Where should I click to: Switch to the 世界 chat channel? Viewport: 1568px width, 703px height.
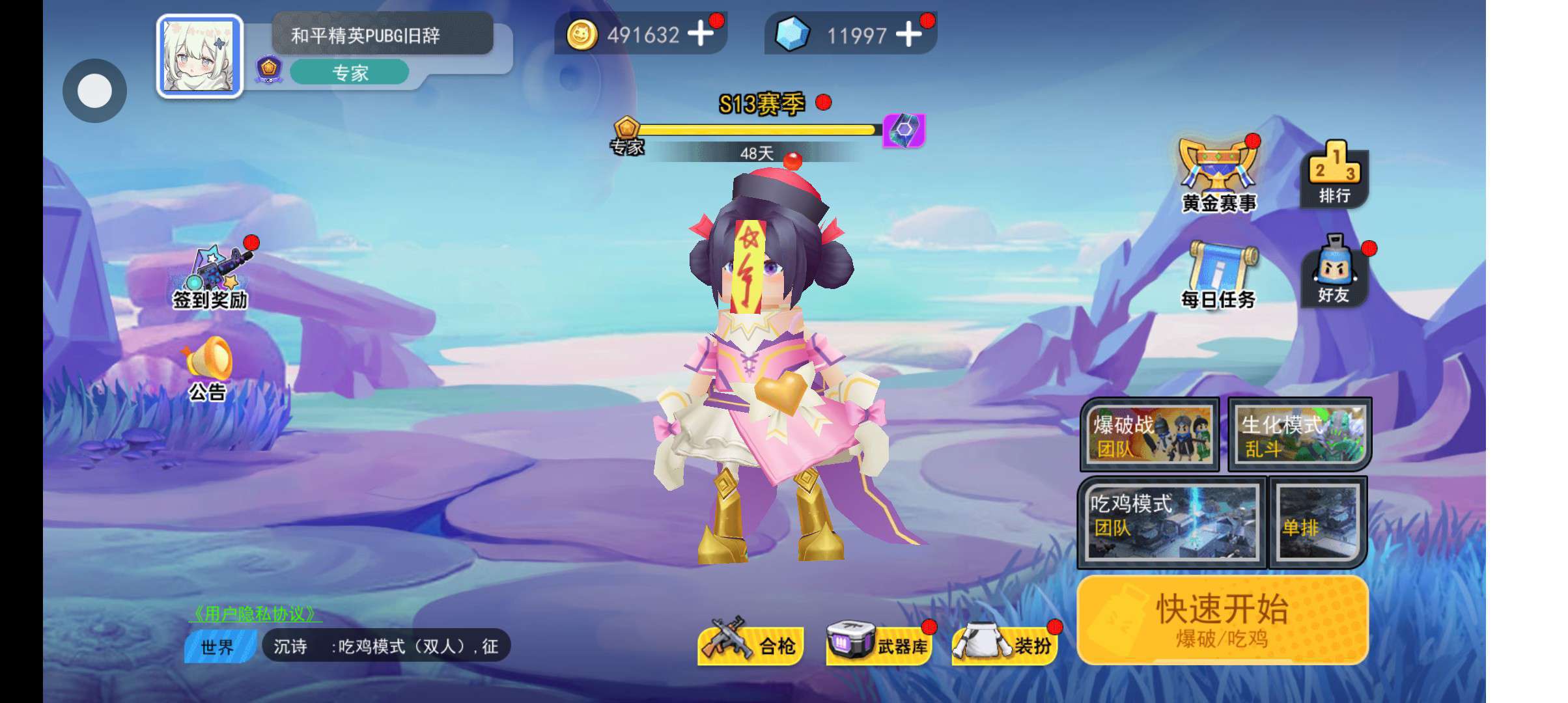coord(218,646)
